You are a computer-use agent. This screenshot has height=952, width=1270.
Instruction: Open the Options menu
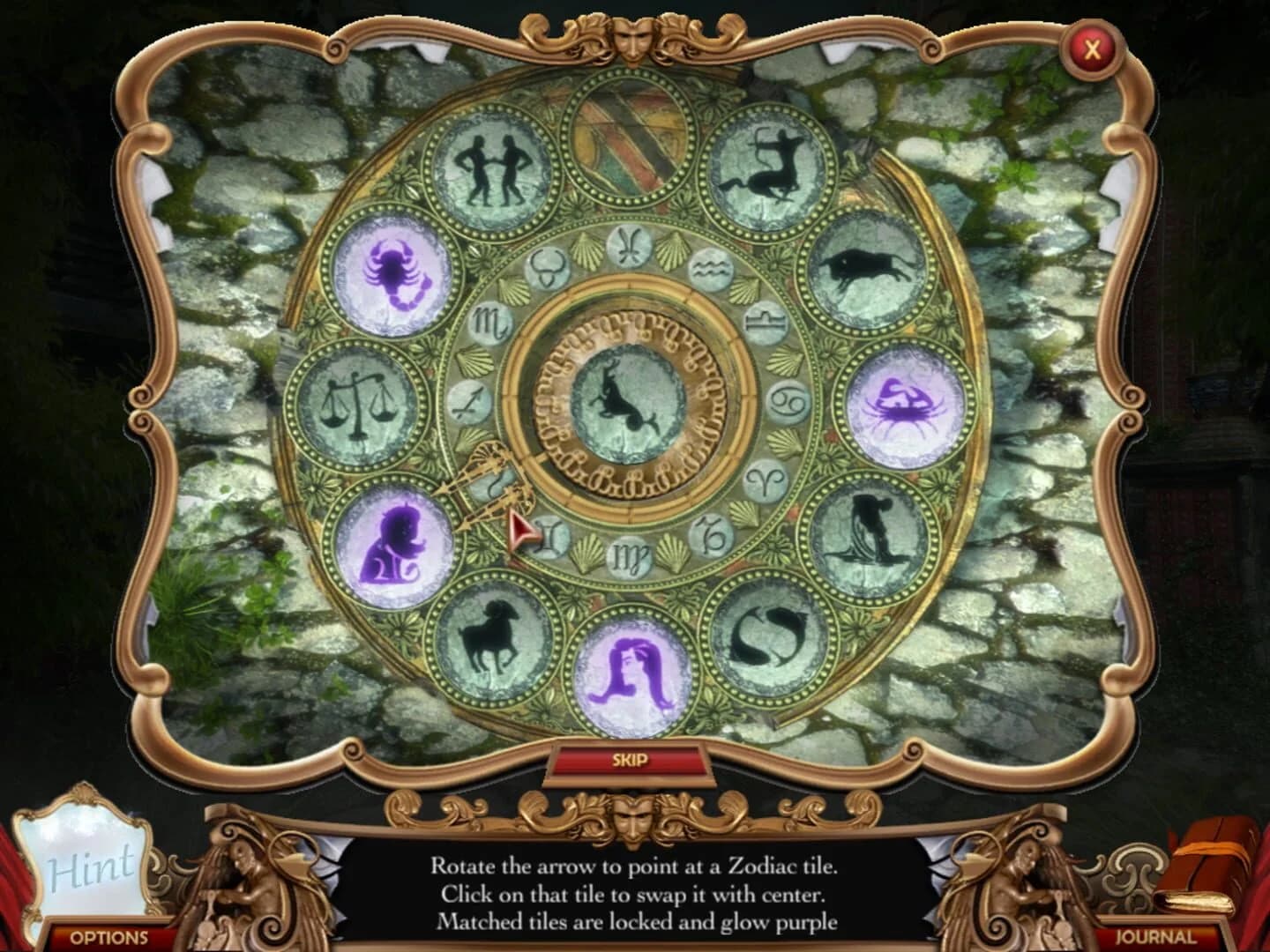point(108,937)
